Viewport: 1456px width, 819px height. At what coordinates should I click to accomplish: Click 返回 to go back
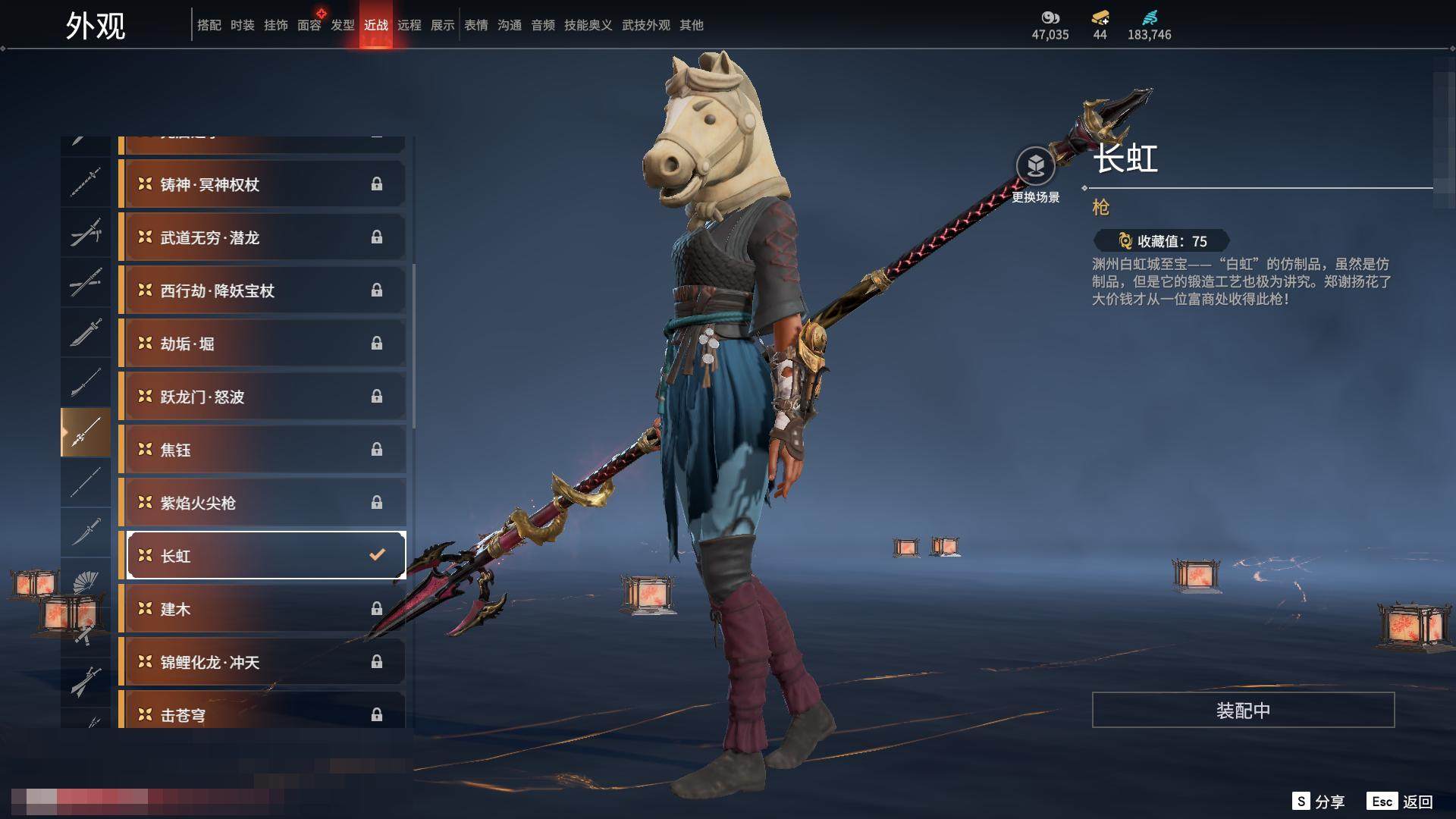(x=1400, y=802)
